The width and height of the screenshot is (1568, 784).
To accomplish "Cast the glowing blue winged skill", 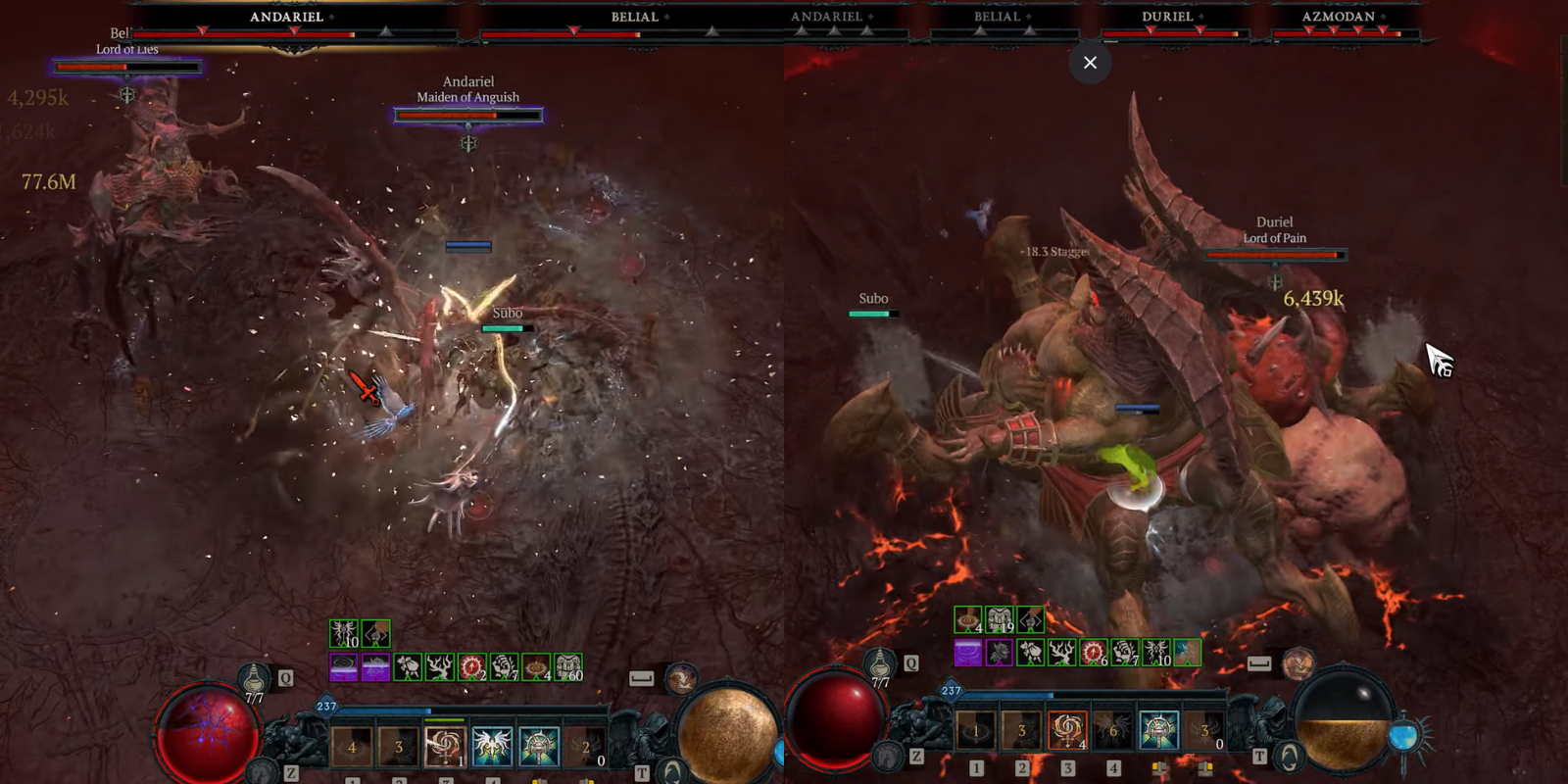I will (x=492, y=747).
